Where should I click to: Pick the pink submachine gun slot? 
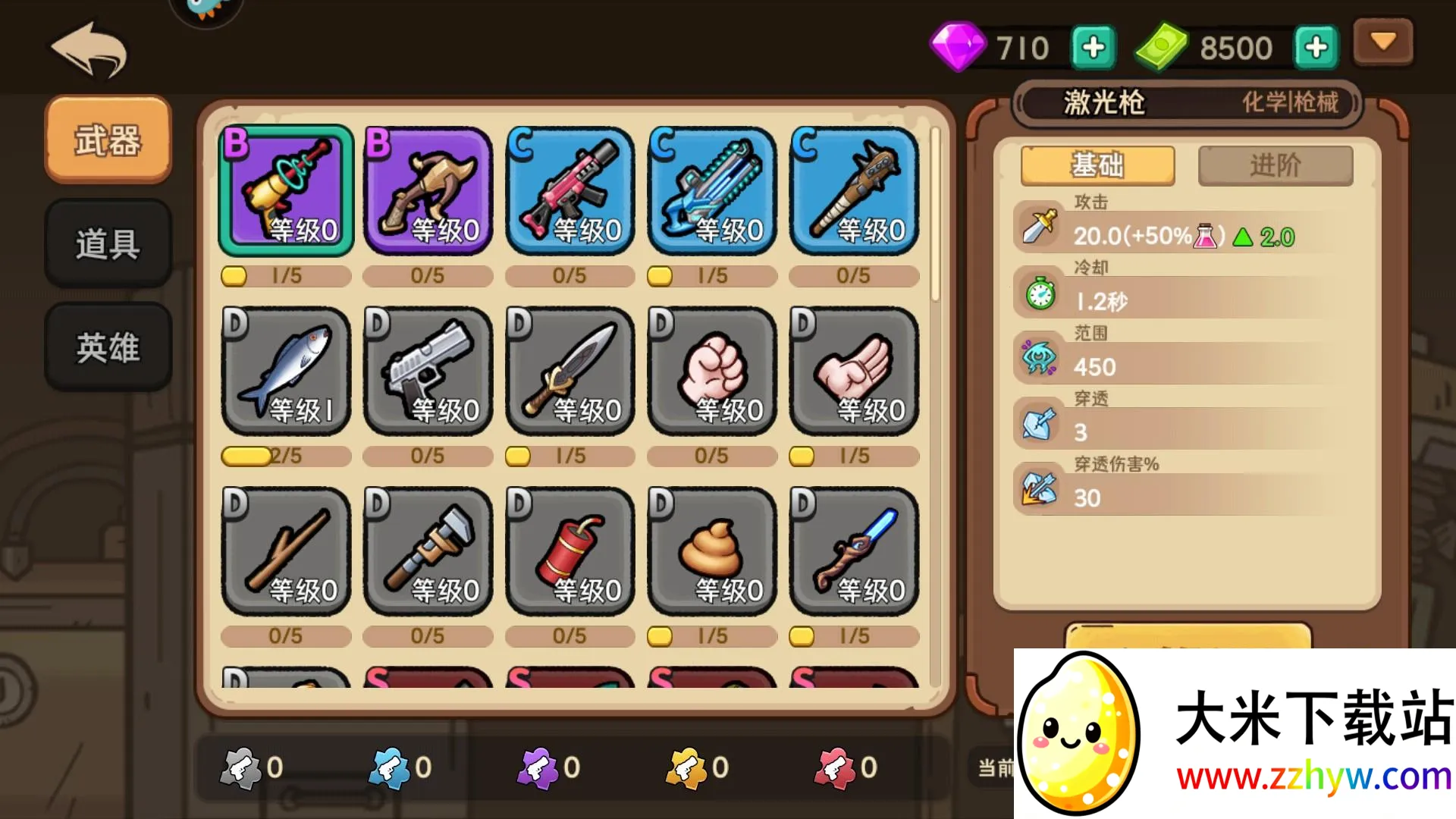coord(570,190)
